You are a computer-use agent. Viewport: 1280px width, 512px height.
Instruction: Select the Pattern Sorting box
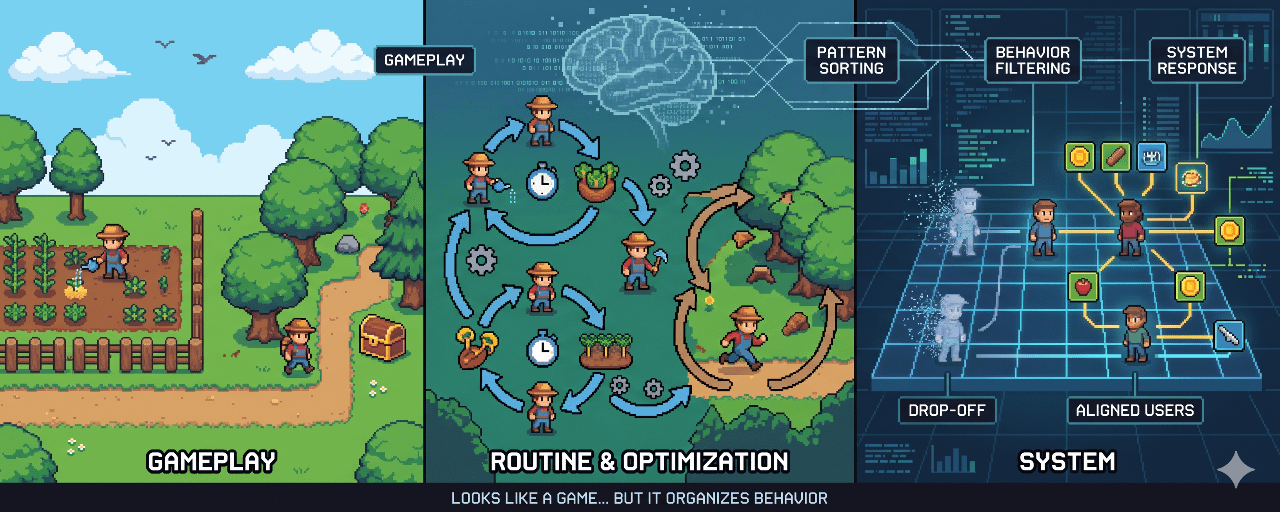pyautogui.click(x=851, y=59)
